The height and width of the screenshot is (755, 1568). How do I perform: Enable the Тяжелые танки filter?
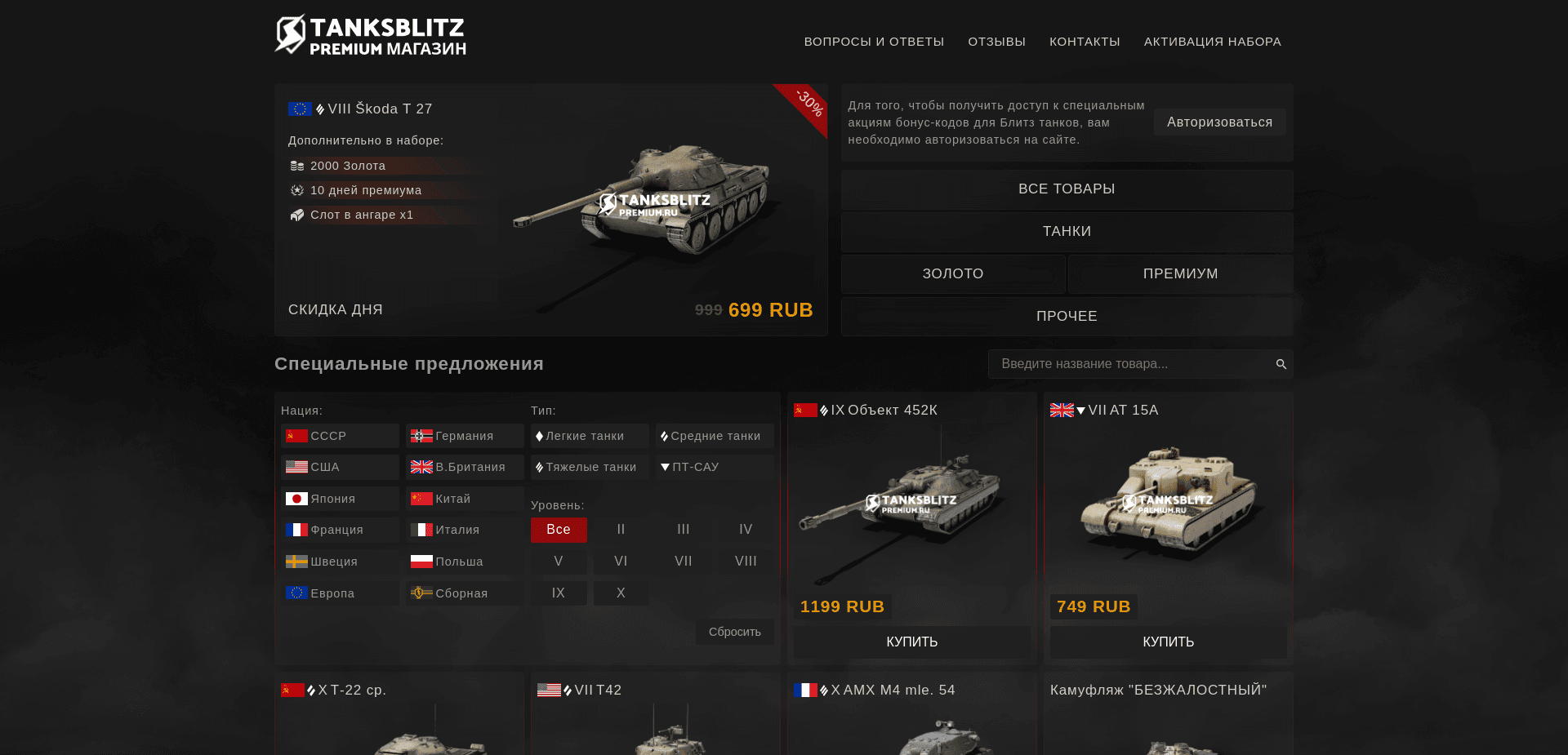point(589,467)
